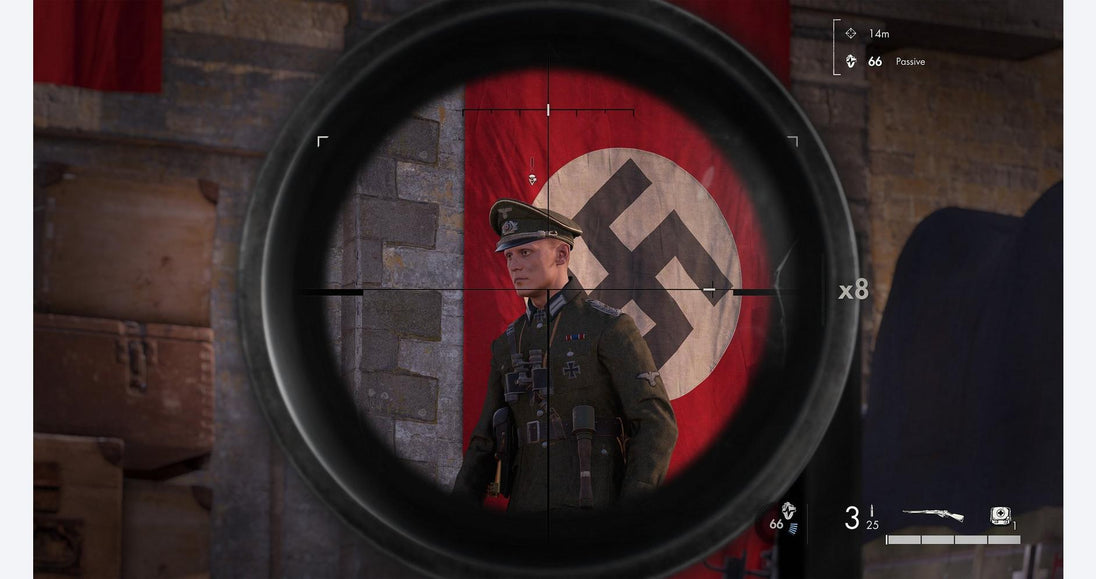Select the bolt-action rifle weapon icon
1096x579 pixels.
(933, 514)
